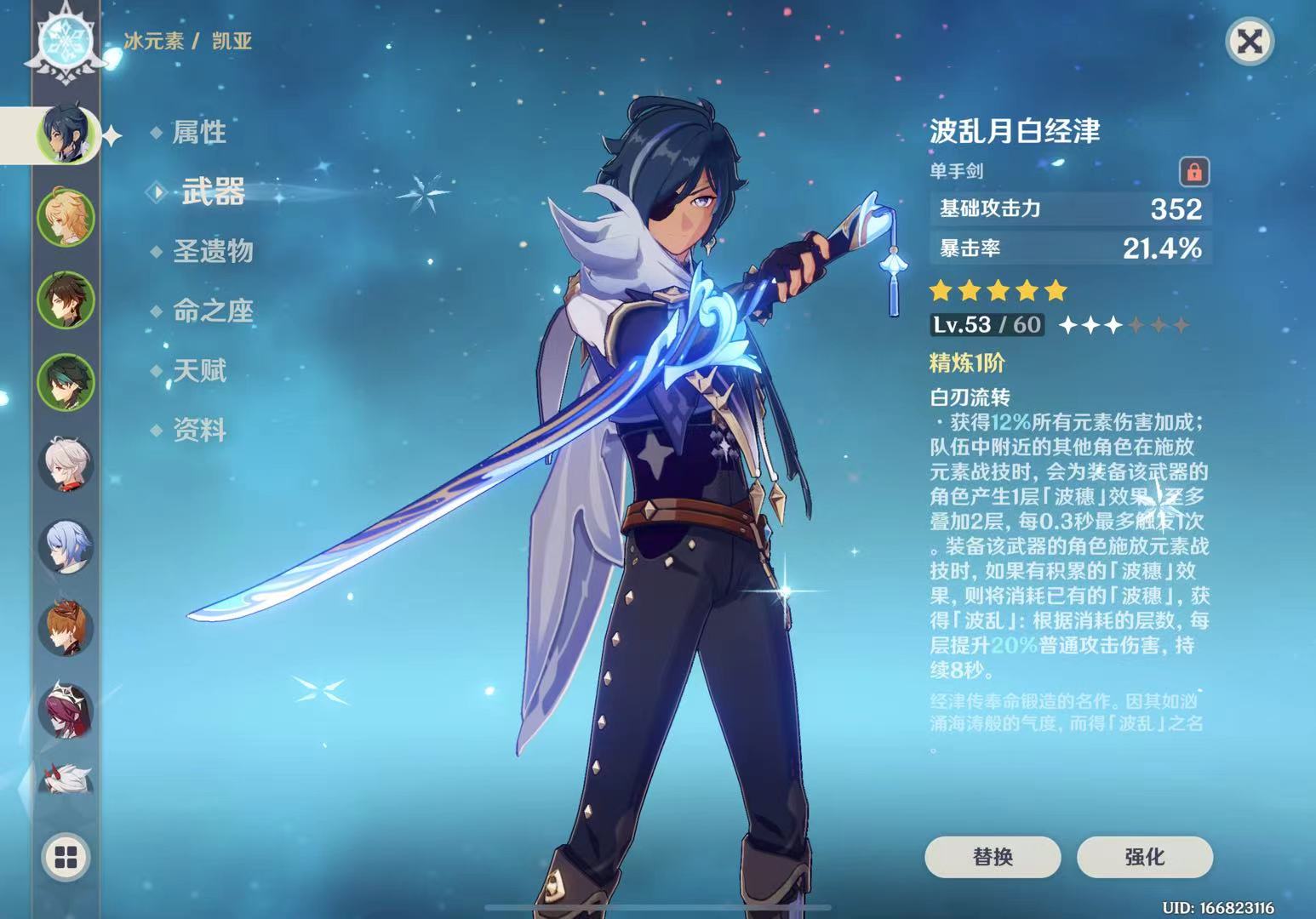Select Zhongli's brown-haired portrait
The image size is (1316, 919).
[66, 300]
